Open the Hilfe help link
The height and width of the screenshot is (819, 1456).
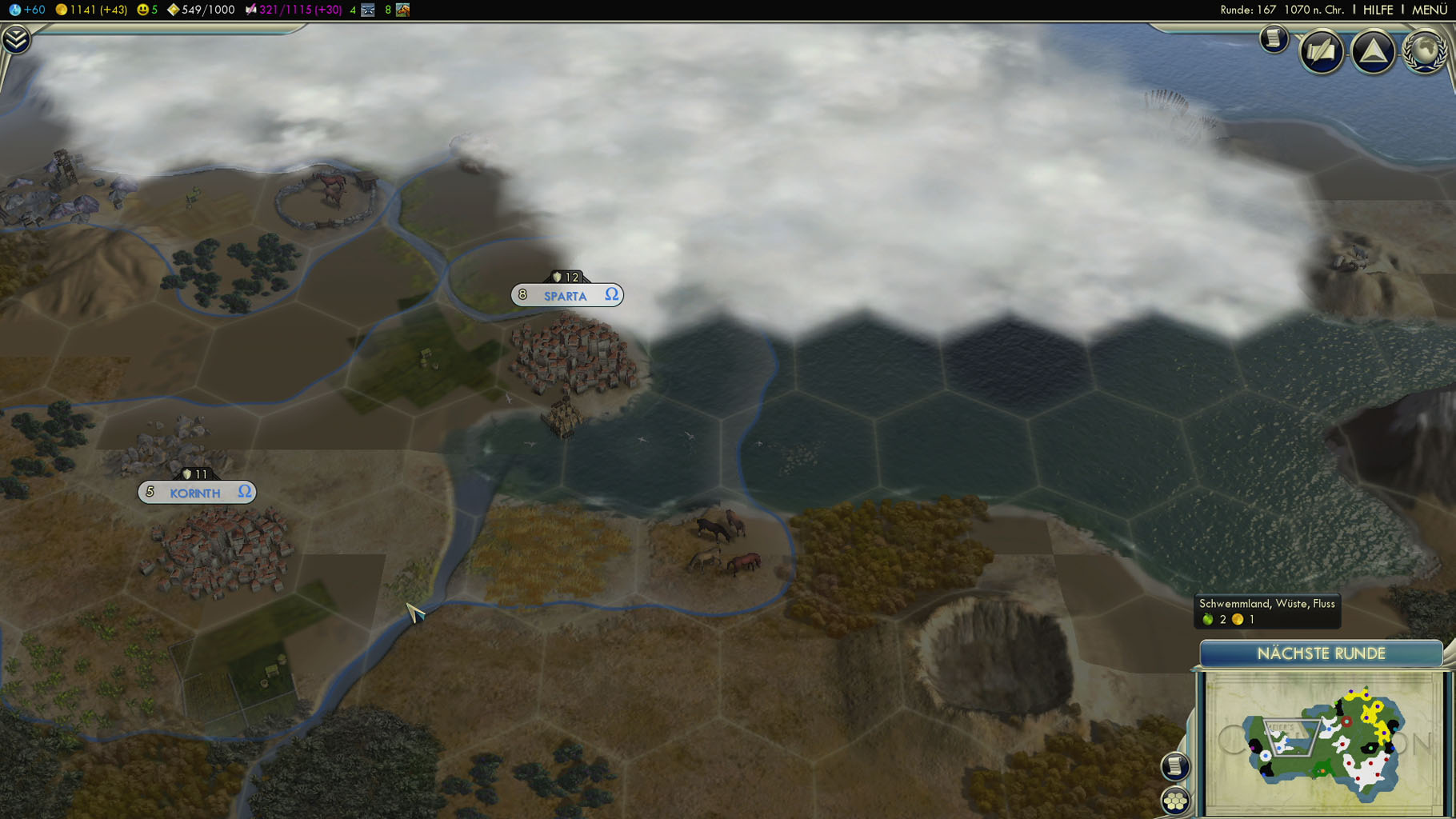click(x=1378, y=10)
